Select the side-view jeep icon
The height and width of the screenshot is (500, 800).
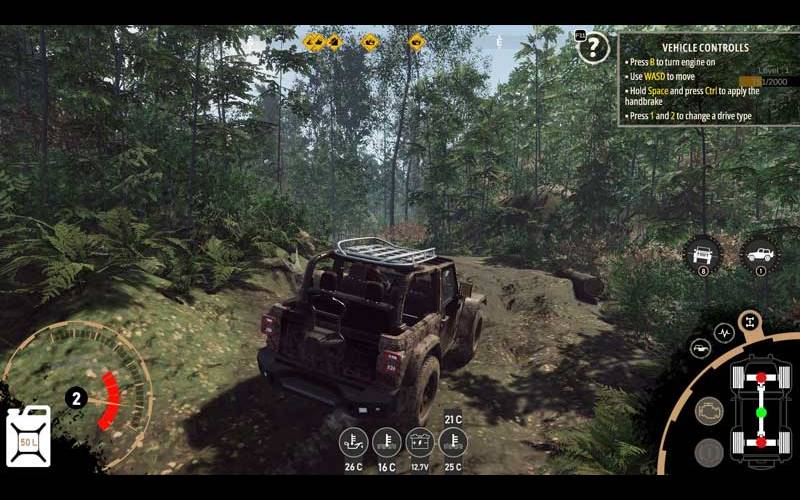pyautogui.click(x=761, y=254)
